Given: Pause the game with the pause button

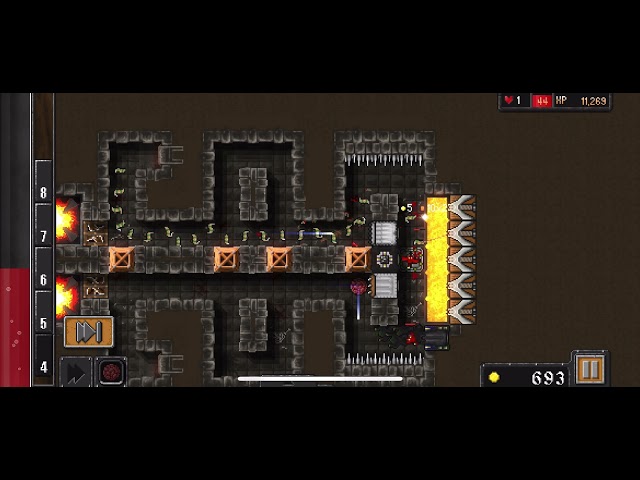Looking at the screenshot, I should click(589, 370).
